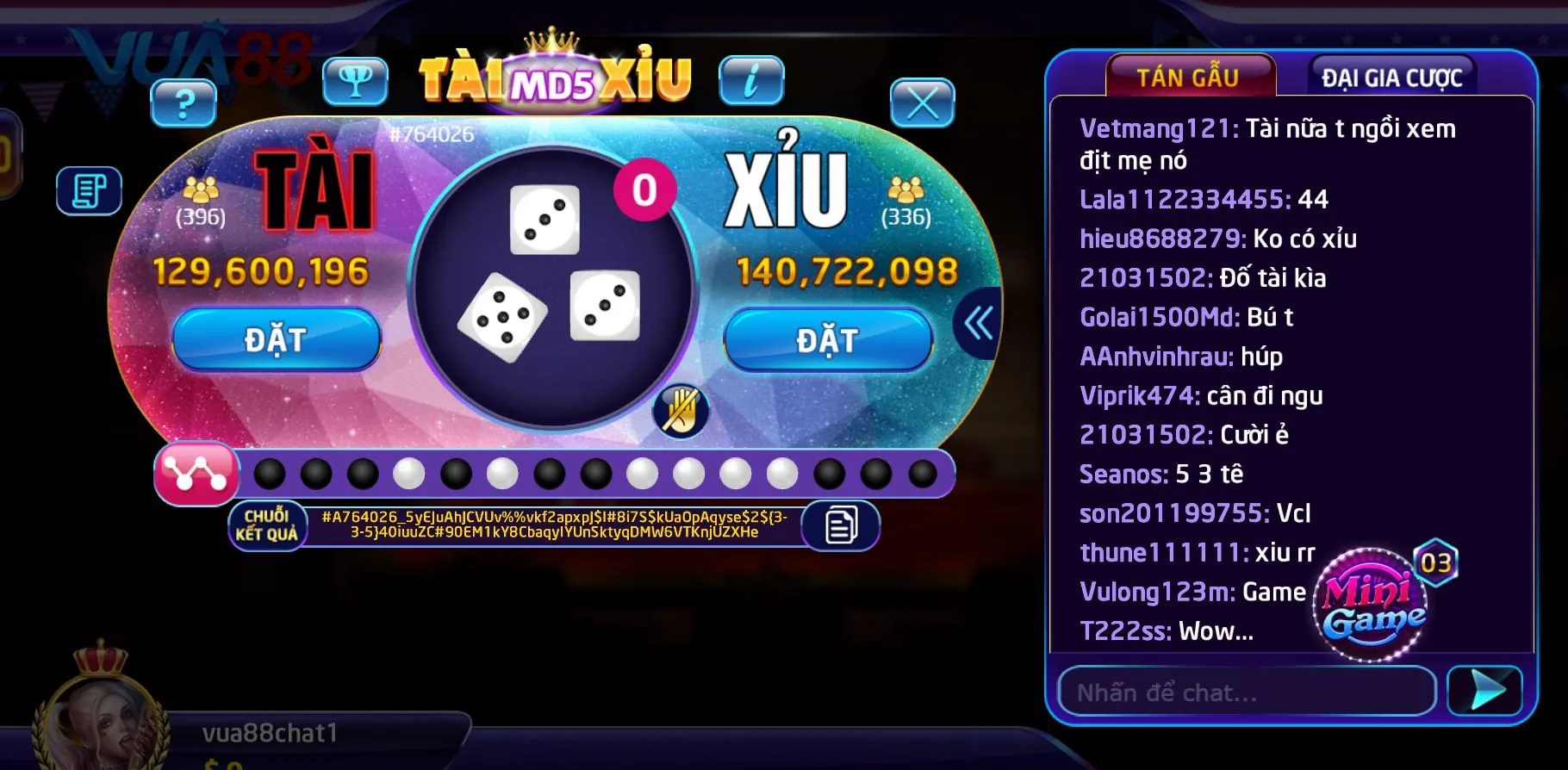This screenshot has height=770, width=1568.
Task: Open the pink results chart icon
Action: pyautogui.click(x=194, y=473)
